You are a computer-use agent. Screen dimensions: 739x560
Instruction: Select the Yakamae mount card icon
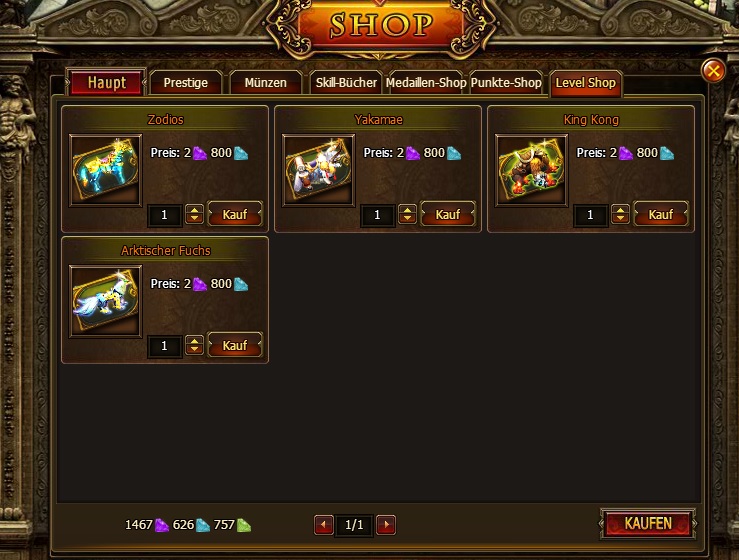coord(319,170)
